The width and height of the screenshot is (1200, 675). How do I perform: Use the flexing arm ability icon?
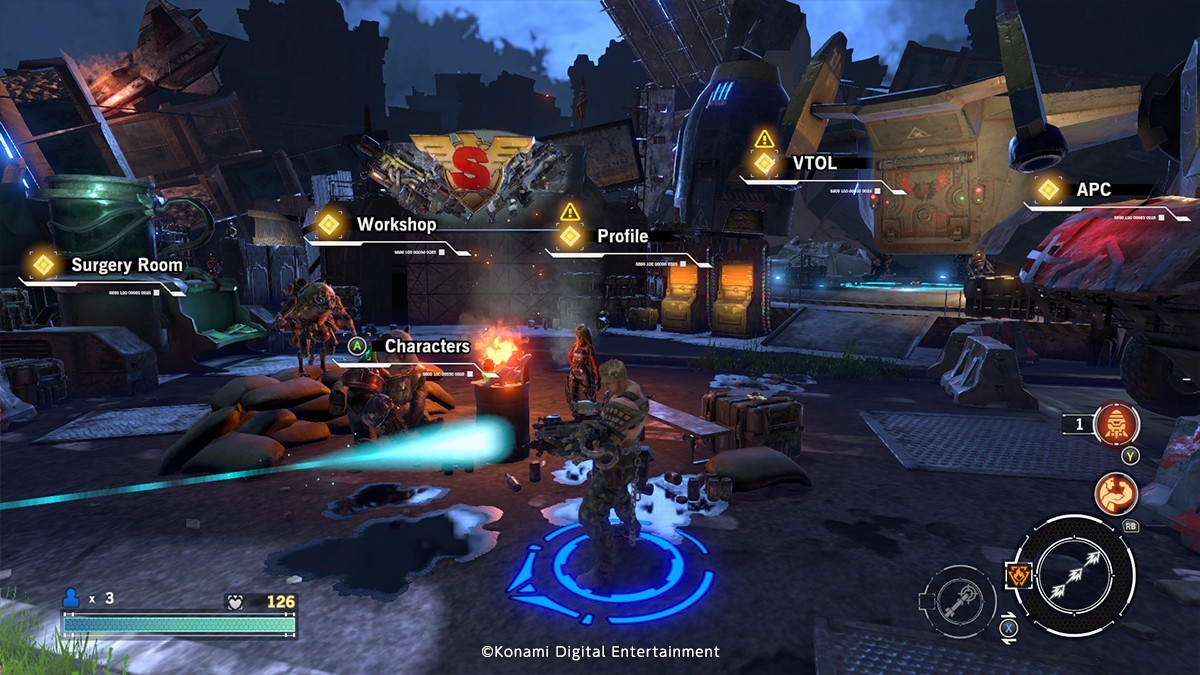(1116, 493)
